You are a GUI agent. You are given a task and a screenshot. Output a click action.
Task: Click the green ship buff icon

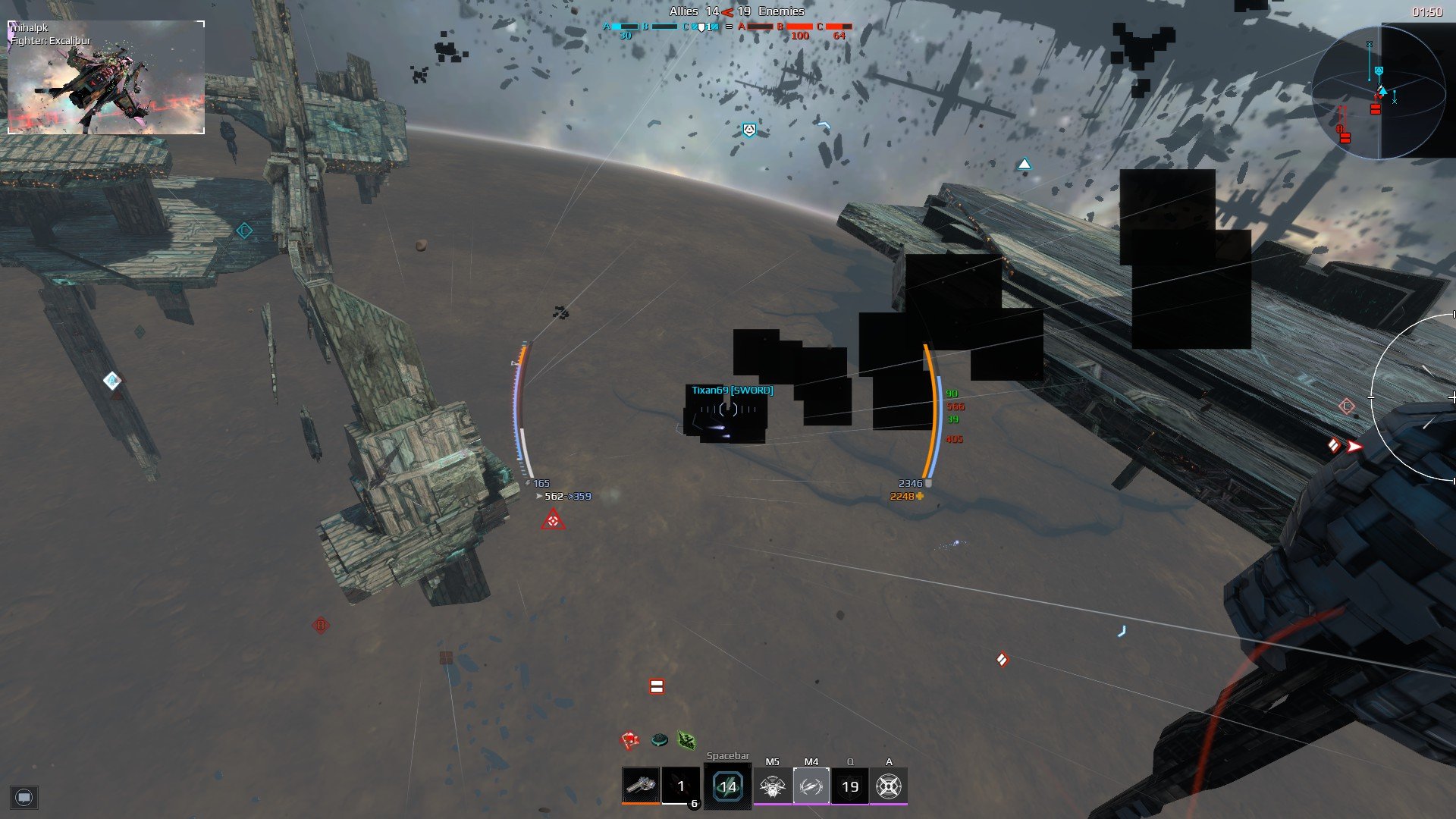pyautogui.click(x=686, y=739)
